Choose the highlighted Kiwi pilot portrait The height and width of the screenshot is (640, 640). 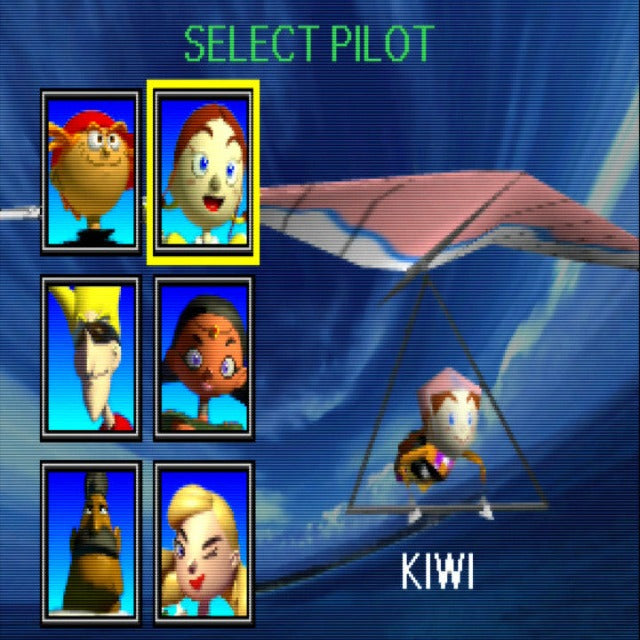(204, 172)
